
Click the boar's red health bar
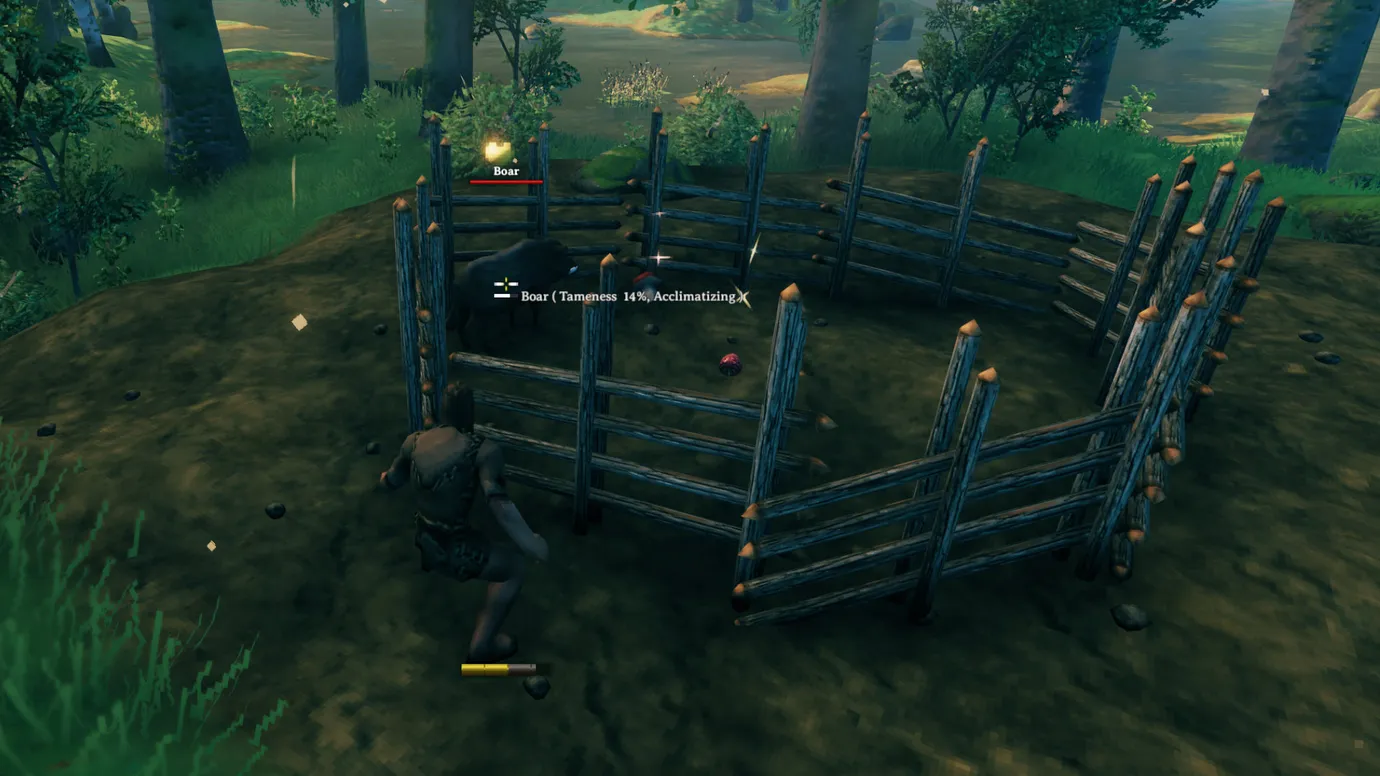click(506, 183)
